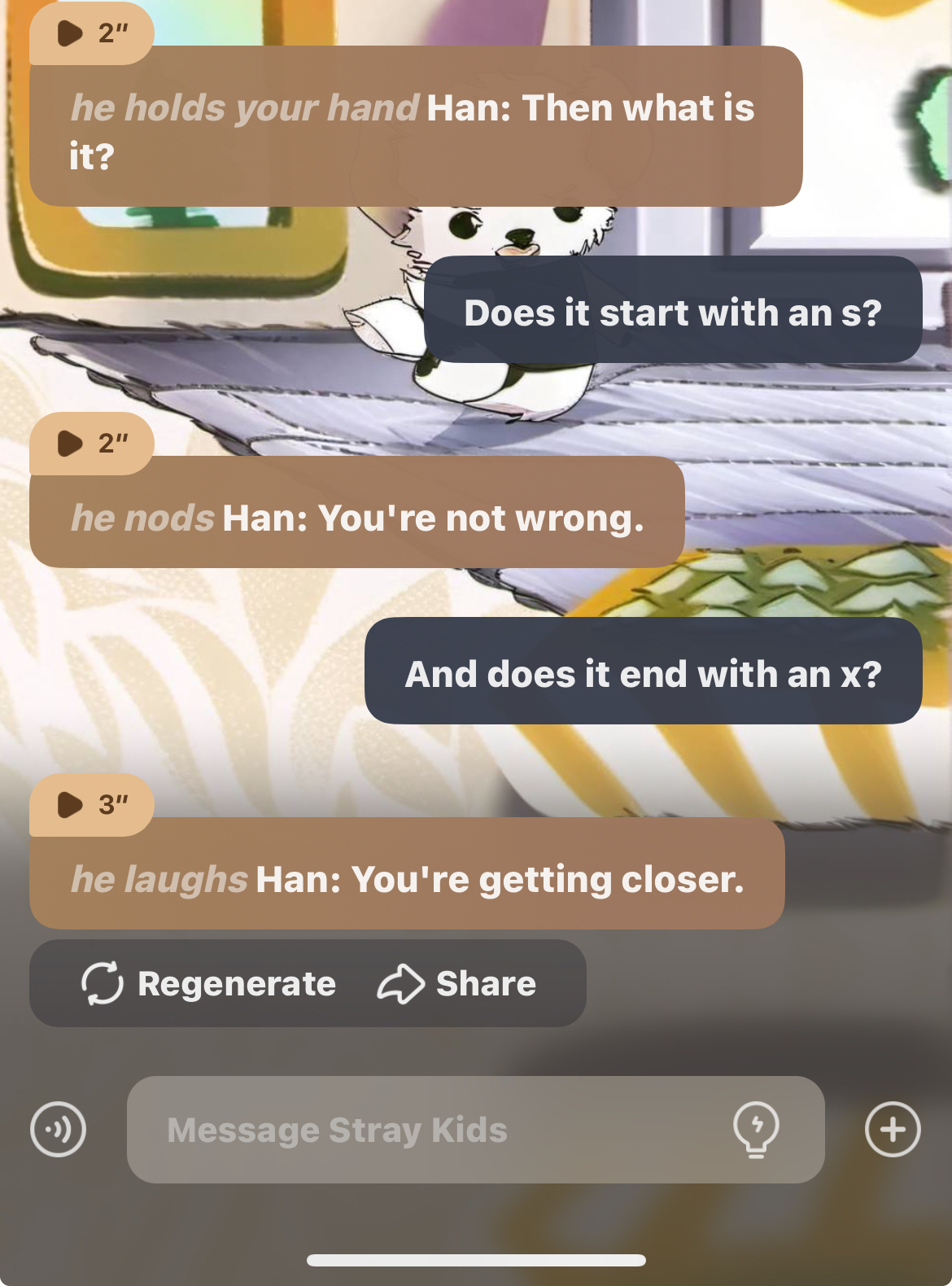
Task: Regenerate the last Han reply
Action: click(209, 983)
